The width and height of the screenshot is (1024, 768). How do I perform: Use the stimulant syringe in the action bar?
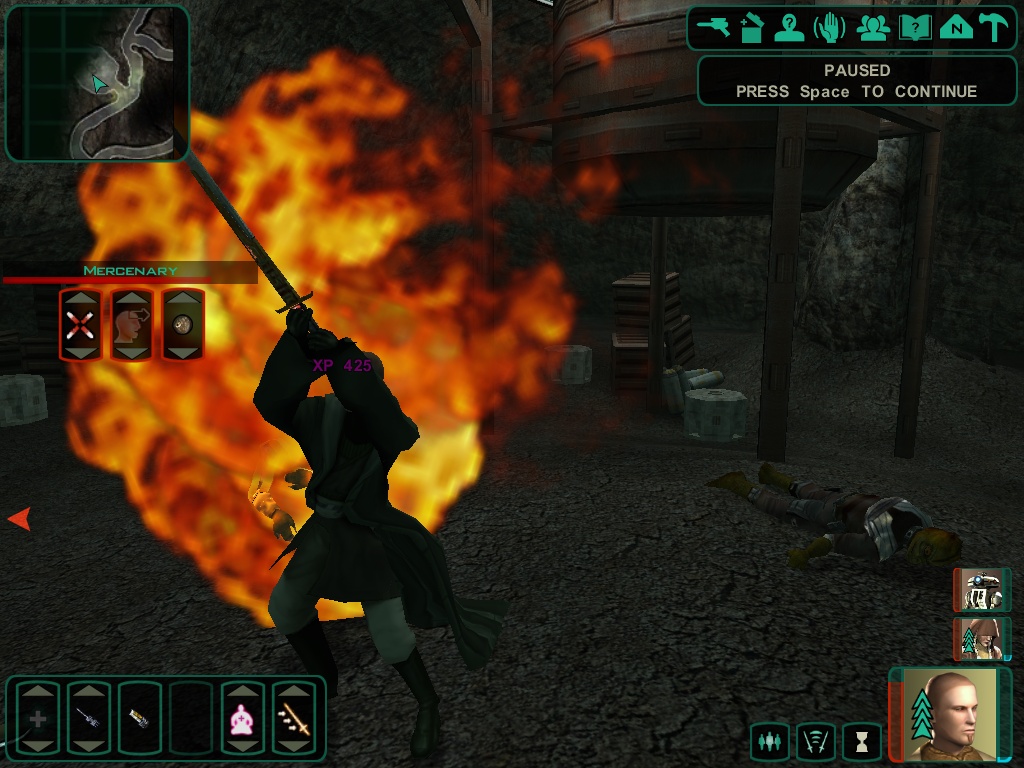click(90, 718)
